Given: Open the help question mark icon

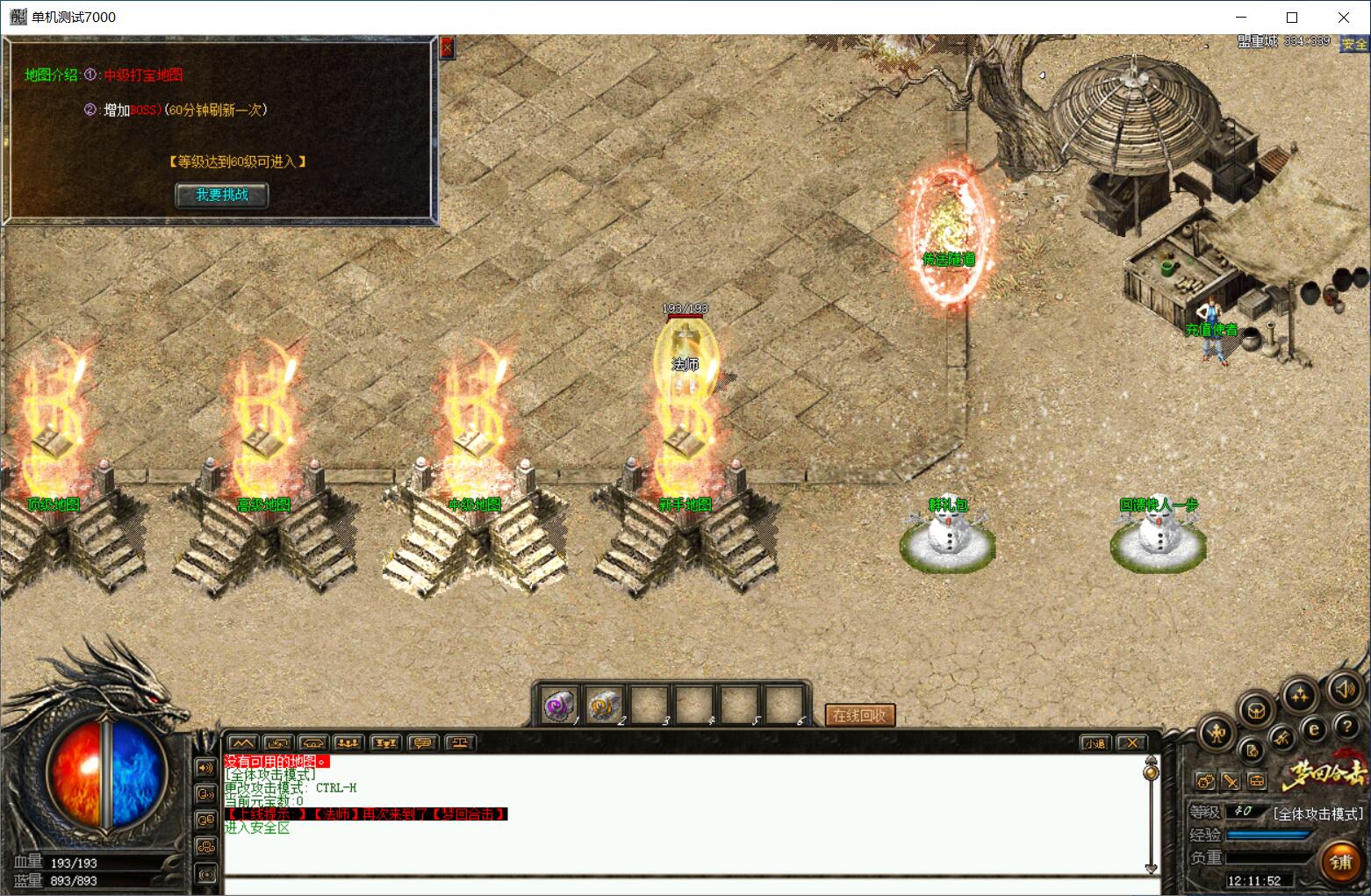Looking at the screenshot, I should coord(1346,727).
